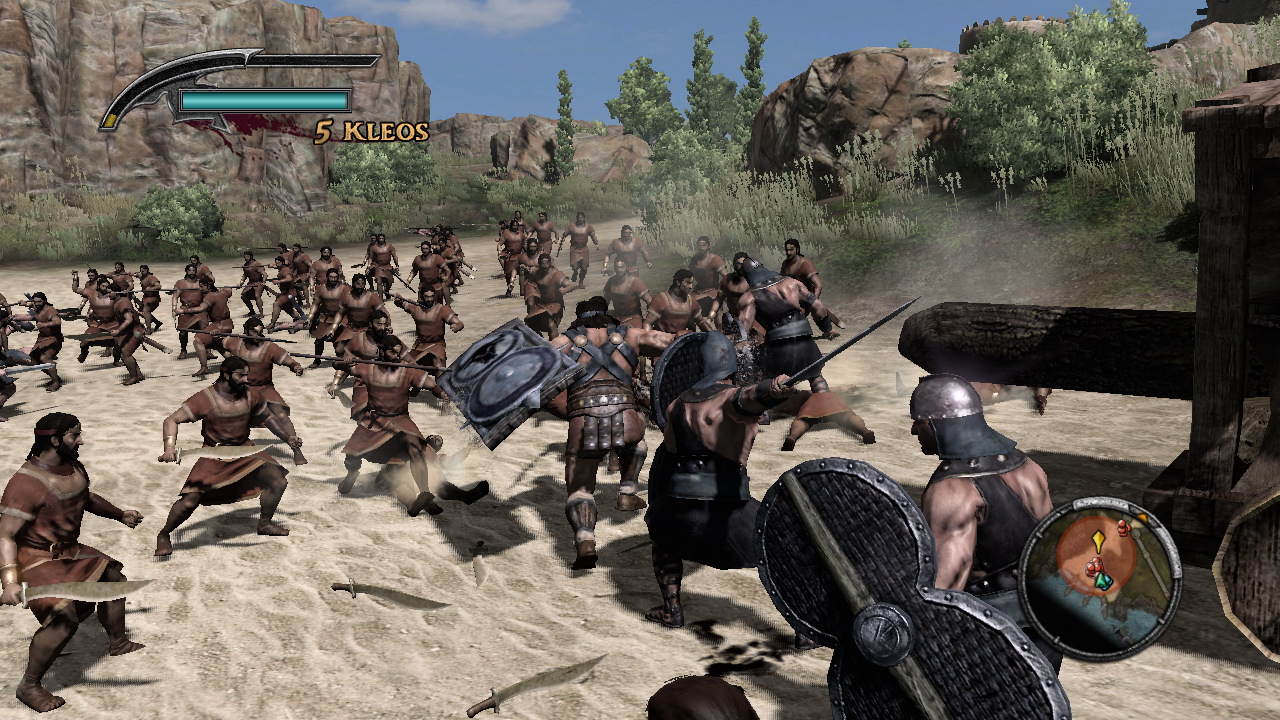Click the red enemy group icon at minimap top-right
Image resolution: width=1280 pixels, height=720 pixels.
click(x=1124, y=528)
